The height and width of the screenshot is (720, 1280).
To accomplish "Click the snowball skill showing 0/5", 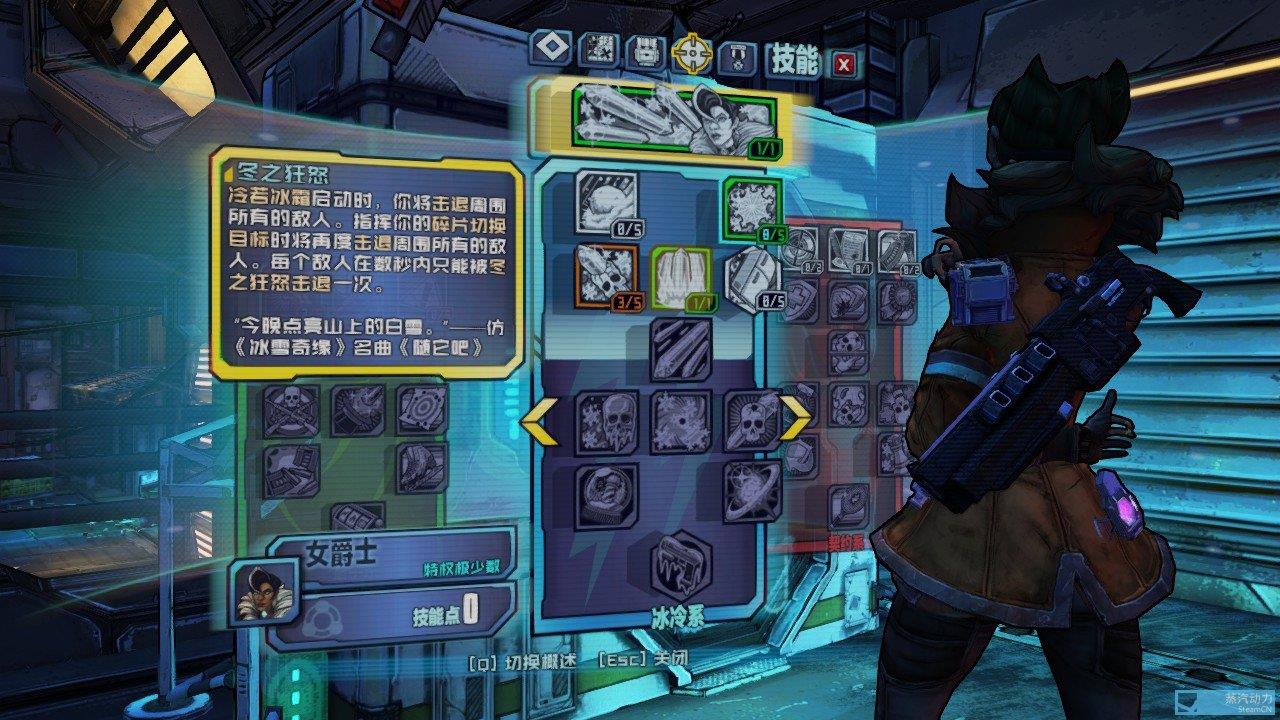I will click(x=606, y=200).
